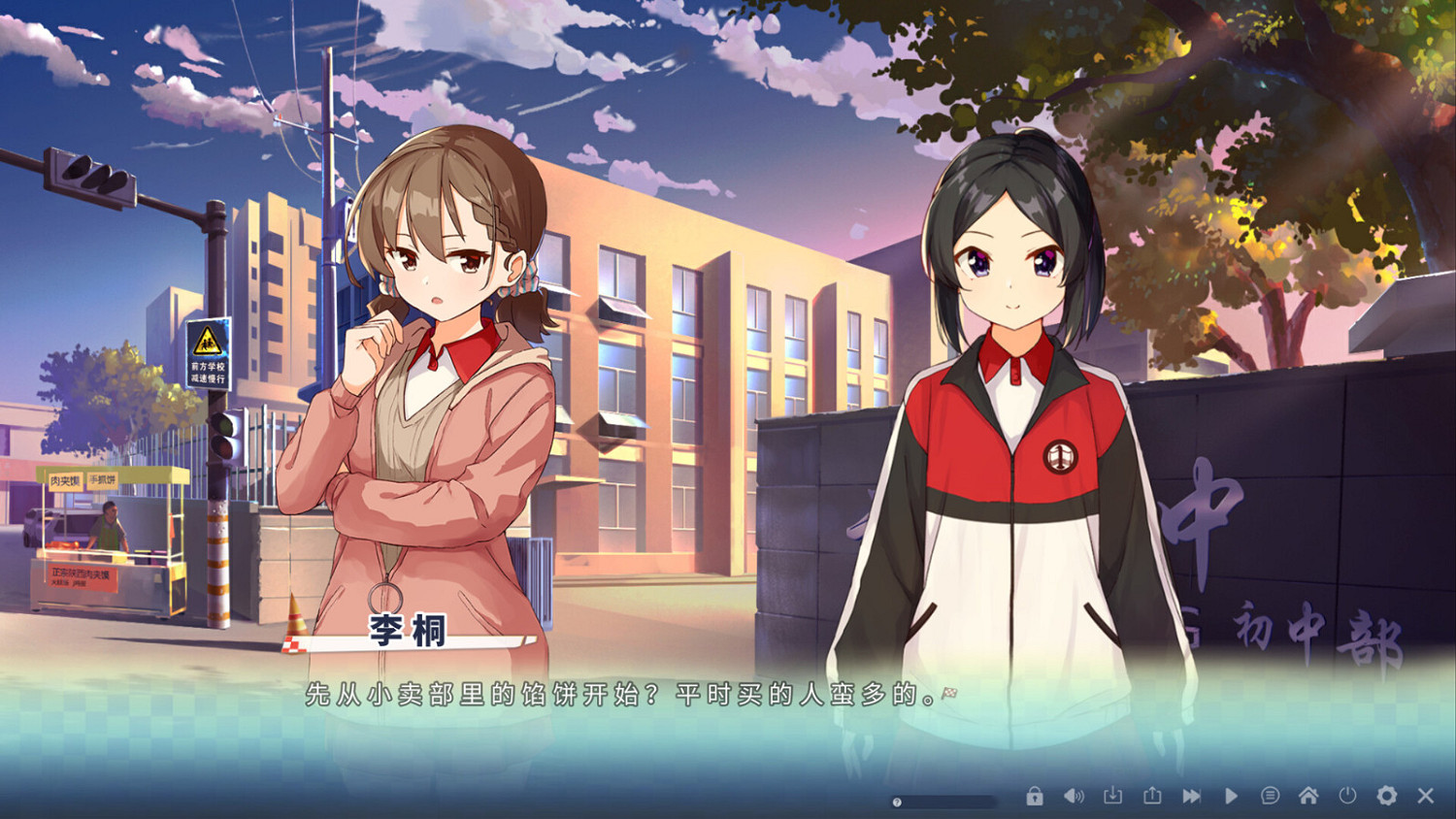Enable auto-play with the play icon
This screenshot has height=819, width=1456.
1231,794
